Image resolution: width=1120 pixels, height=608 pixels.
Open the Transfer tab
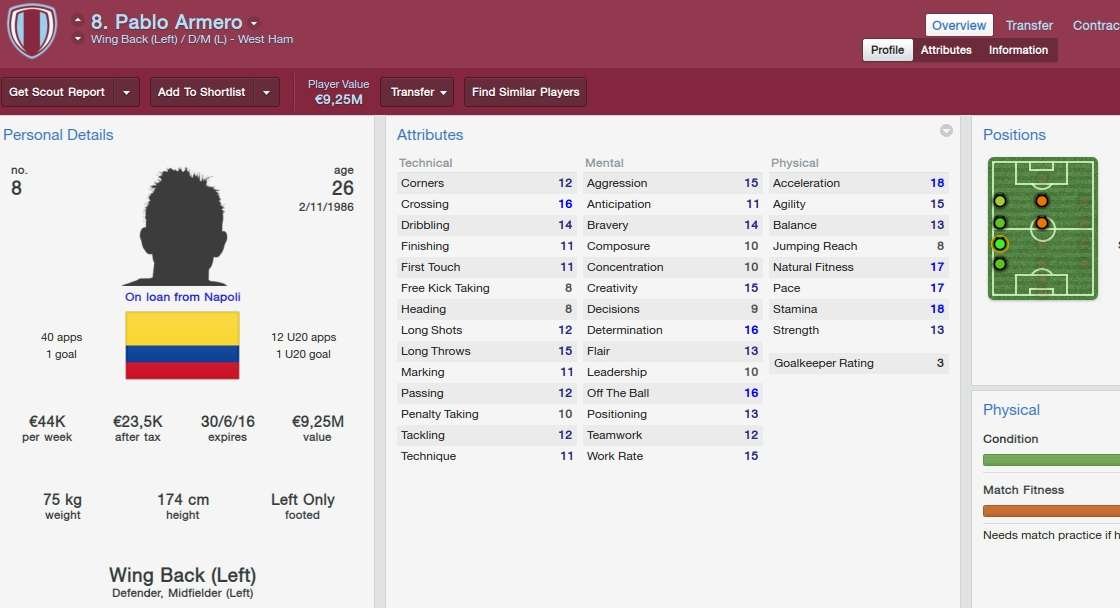click(x=1029, y=25)
